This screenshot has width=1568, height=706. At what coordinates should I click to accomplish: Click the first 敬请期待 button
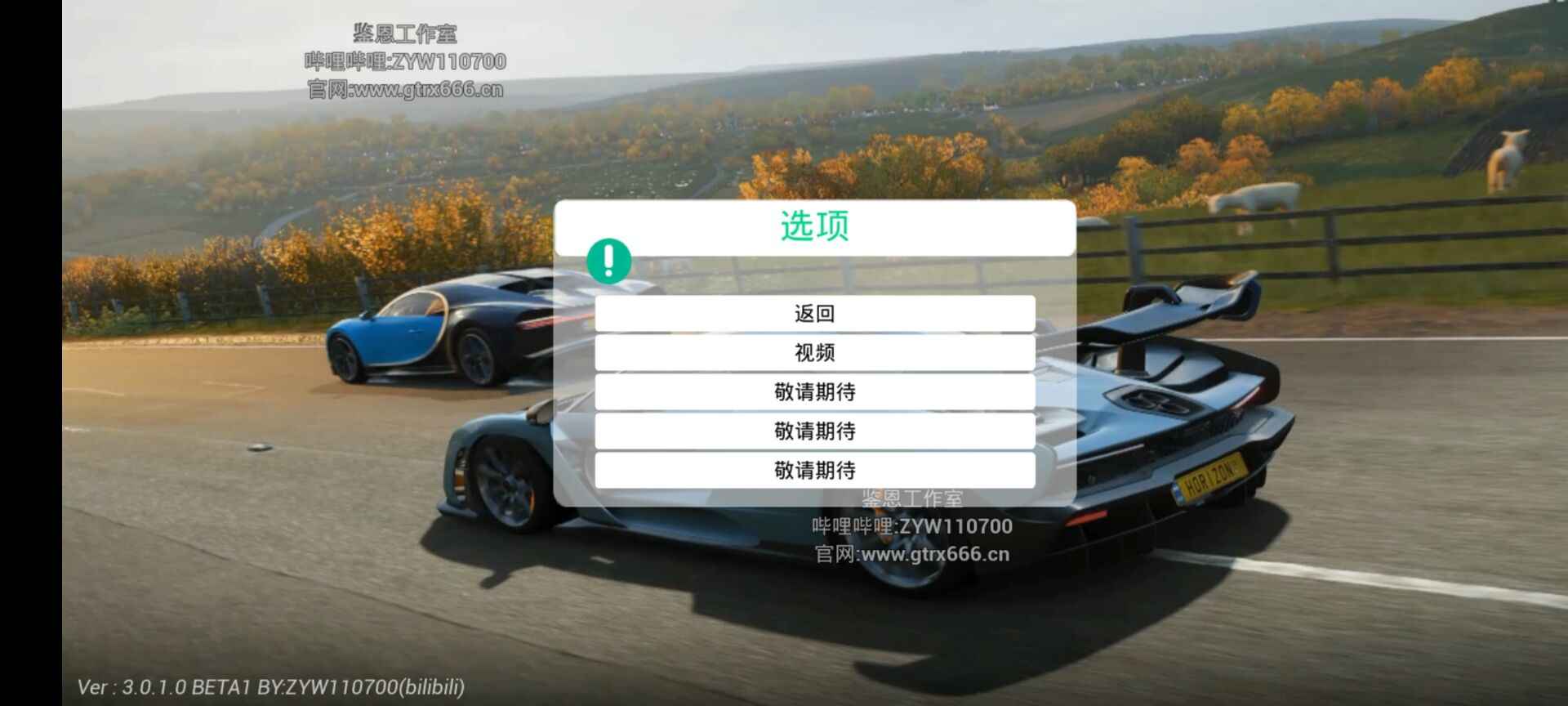coord(815,391)
